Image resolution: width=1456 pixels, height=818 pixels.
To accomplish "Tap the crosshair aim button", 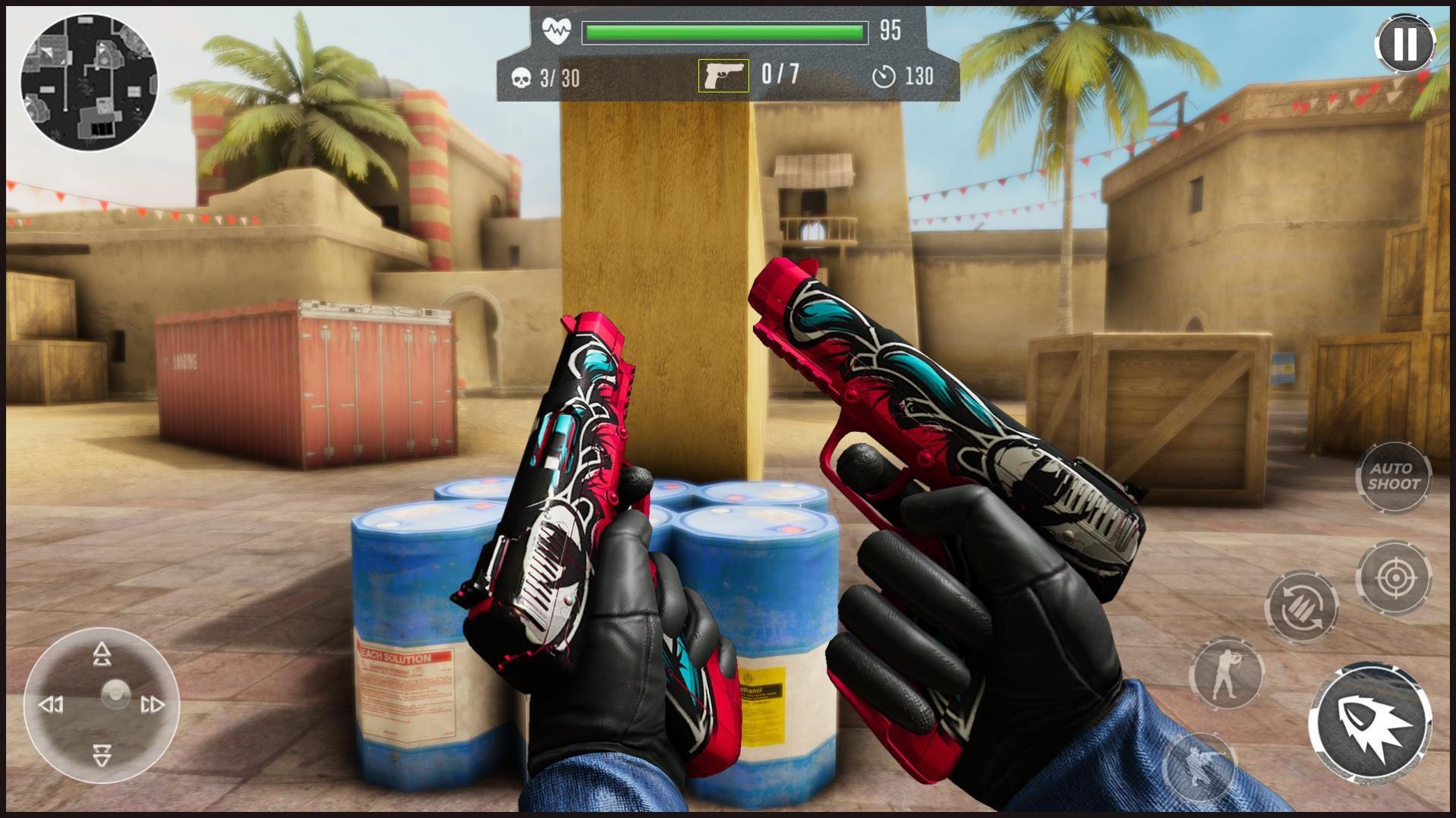I will point(1394,578).
